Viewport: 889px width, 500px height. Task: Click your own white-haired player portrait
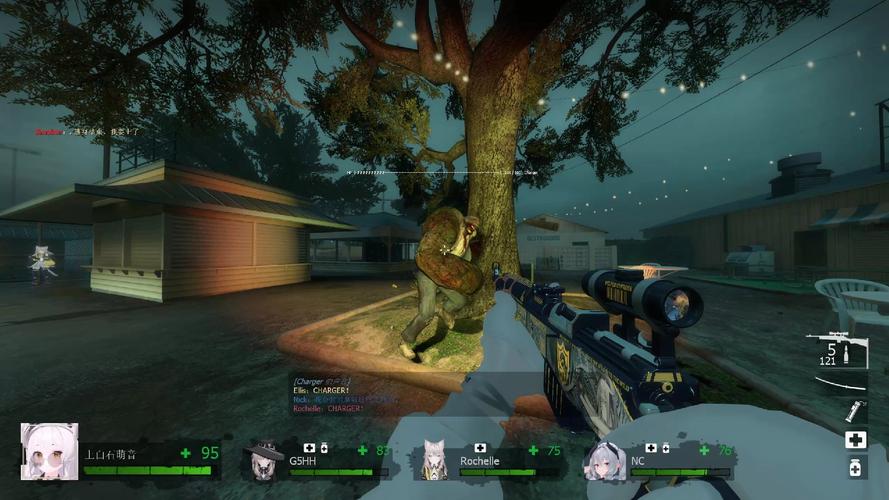pos(49,452)
